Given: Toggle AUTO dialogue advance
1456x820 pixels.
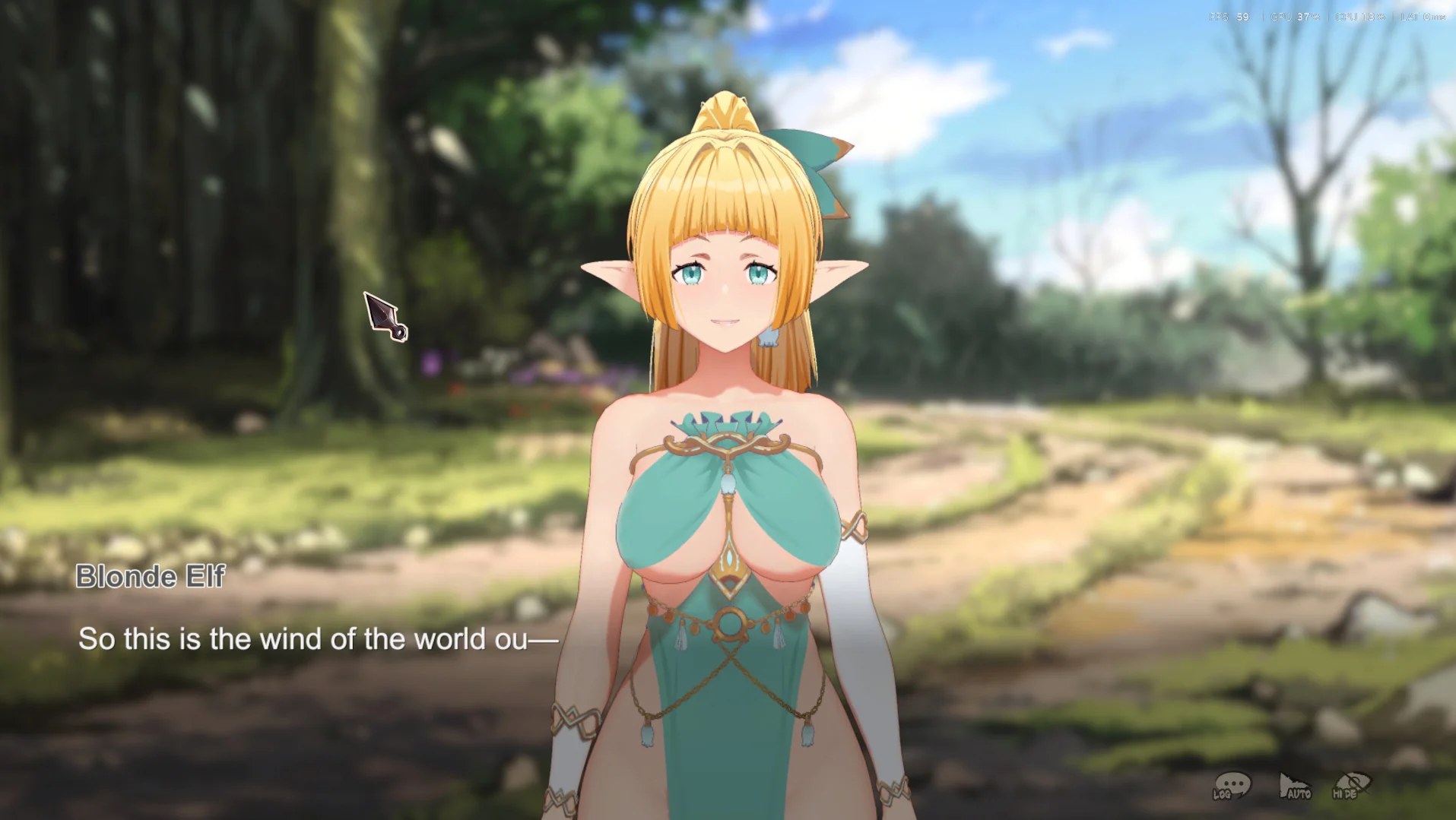Looking at the screenshot, I should 1294,787.
